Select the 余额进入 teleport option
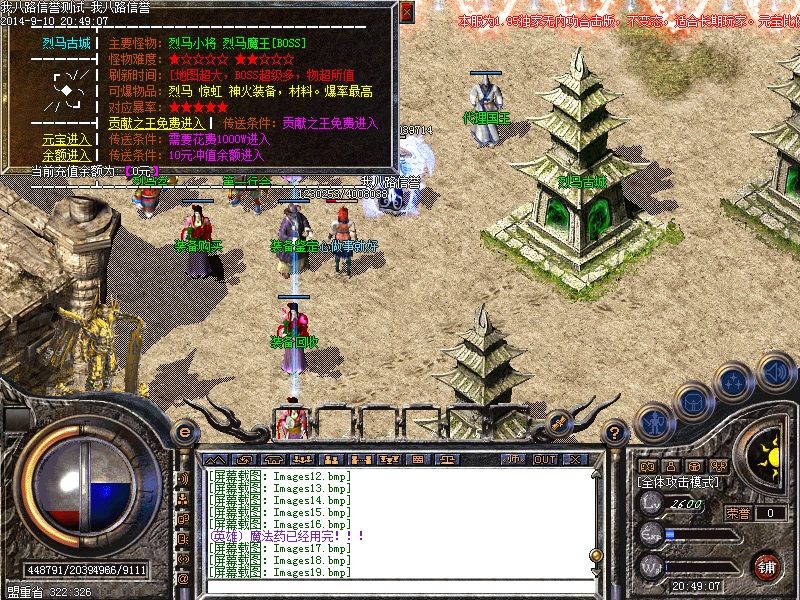800x600 pixels. (66, 155)
